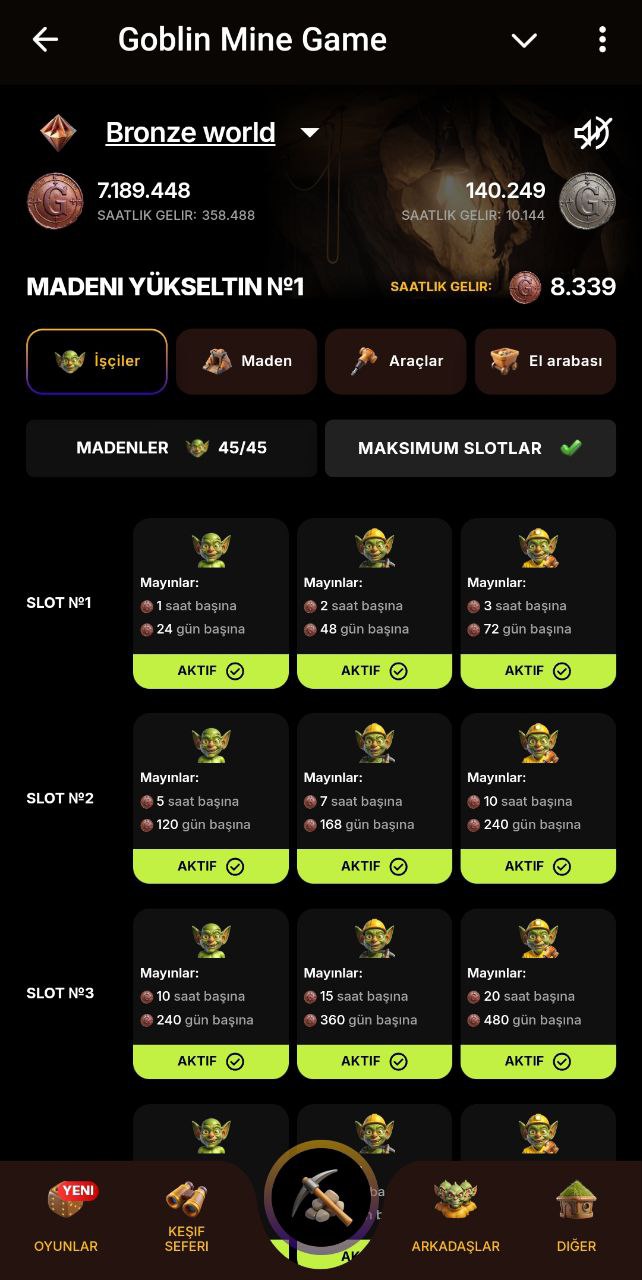Click the MADENLER 45/45 button
The image size is (642, 1280).
coord(171,448)
